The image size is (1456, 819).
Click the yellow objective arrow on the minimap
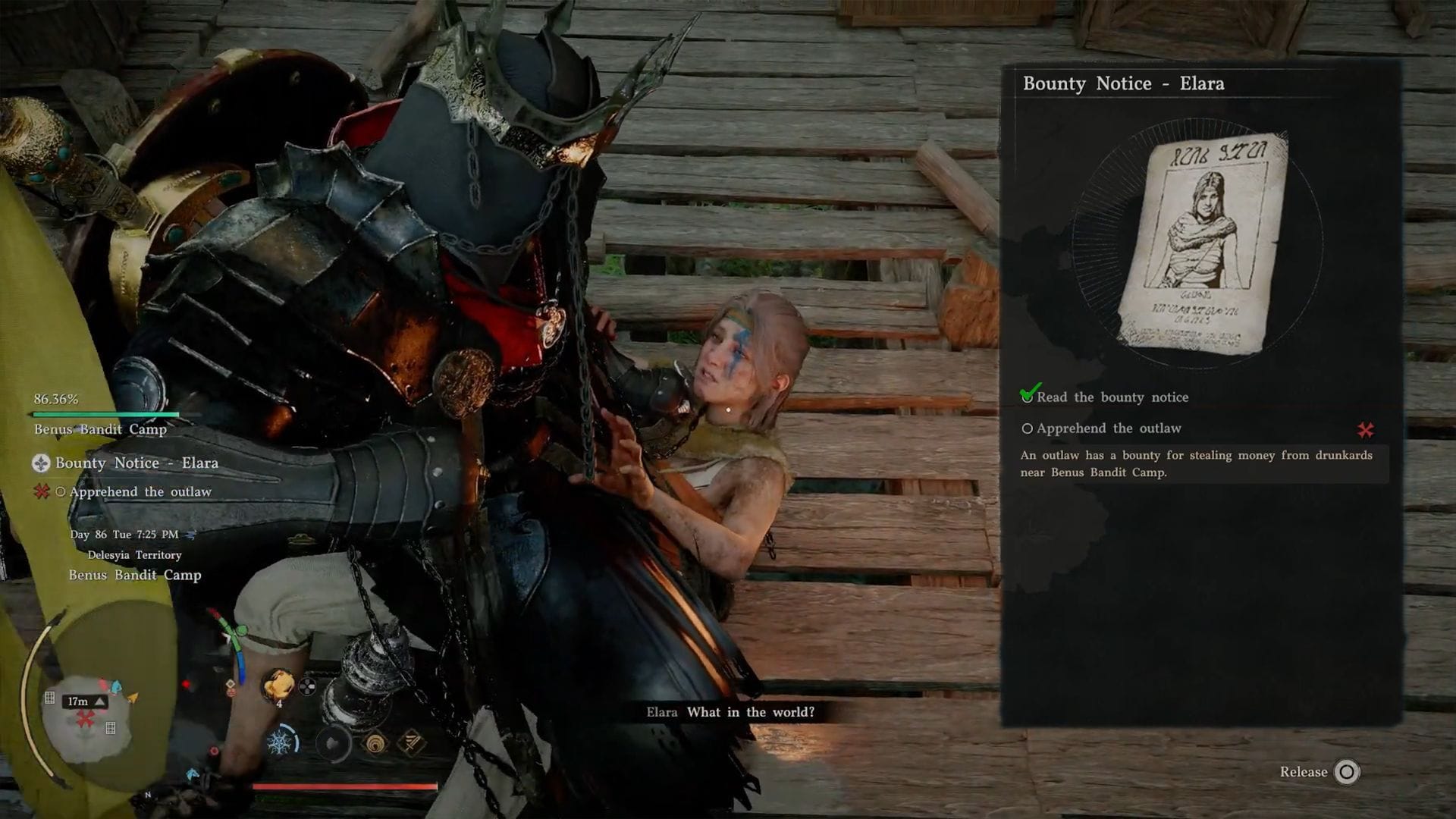point(133,698)
